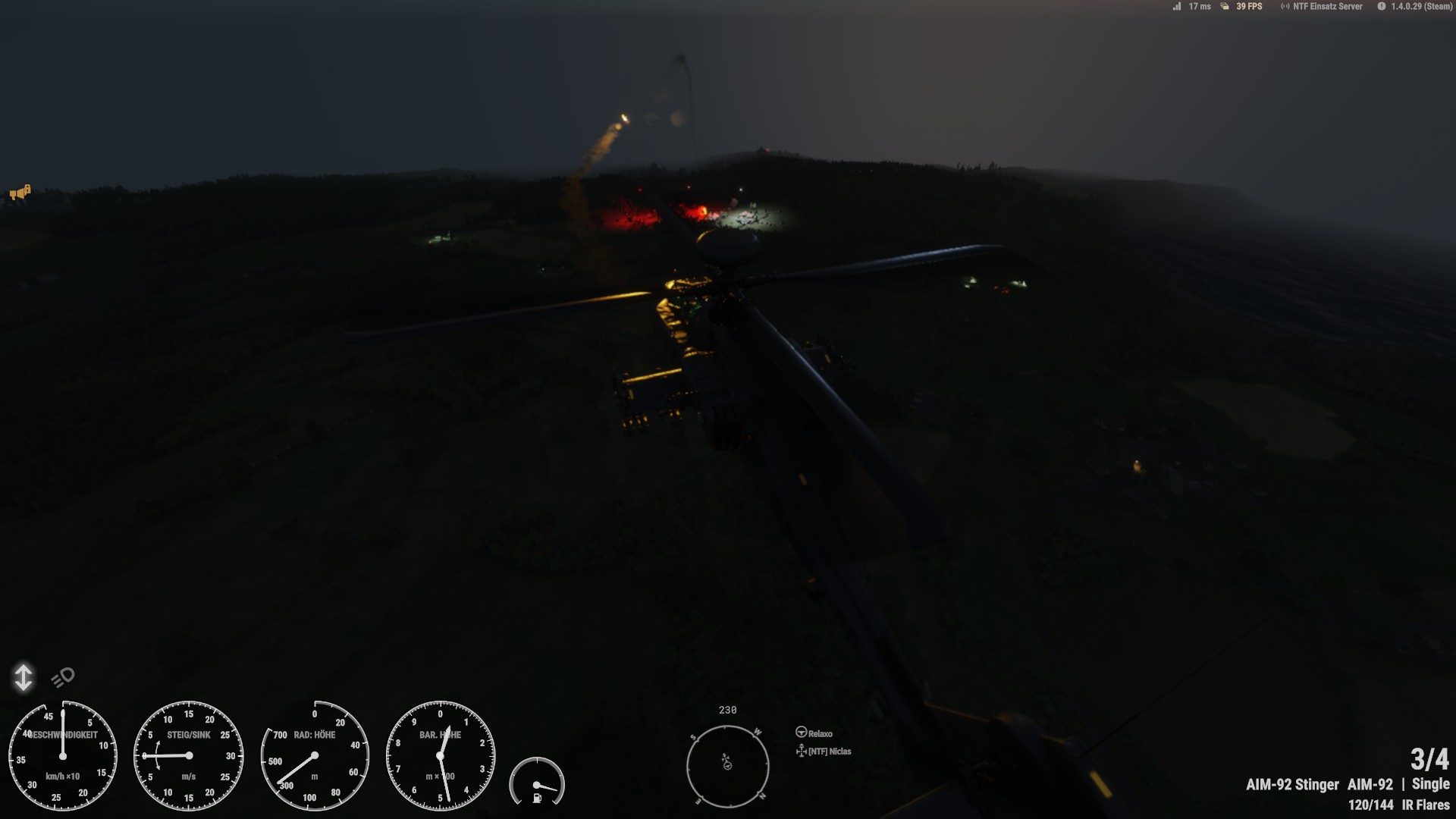Click the heading compass dial
Viewport: 1456px width, 819px height.
pyautogui.click(x=727, y=764)
